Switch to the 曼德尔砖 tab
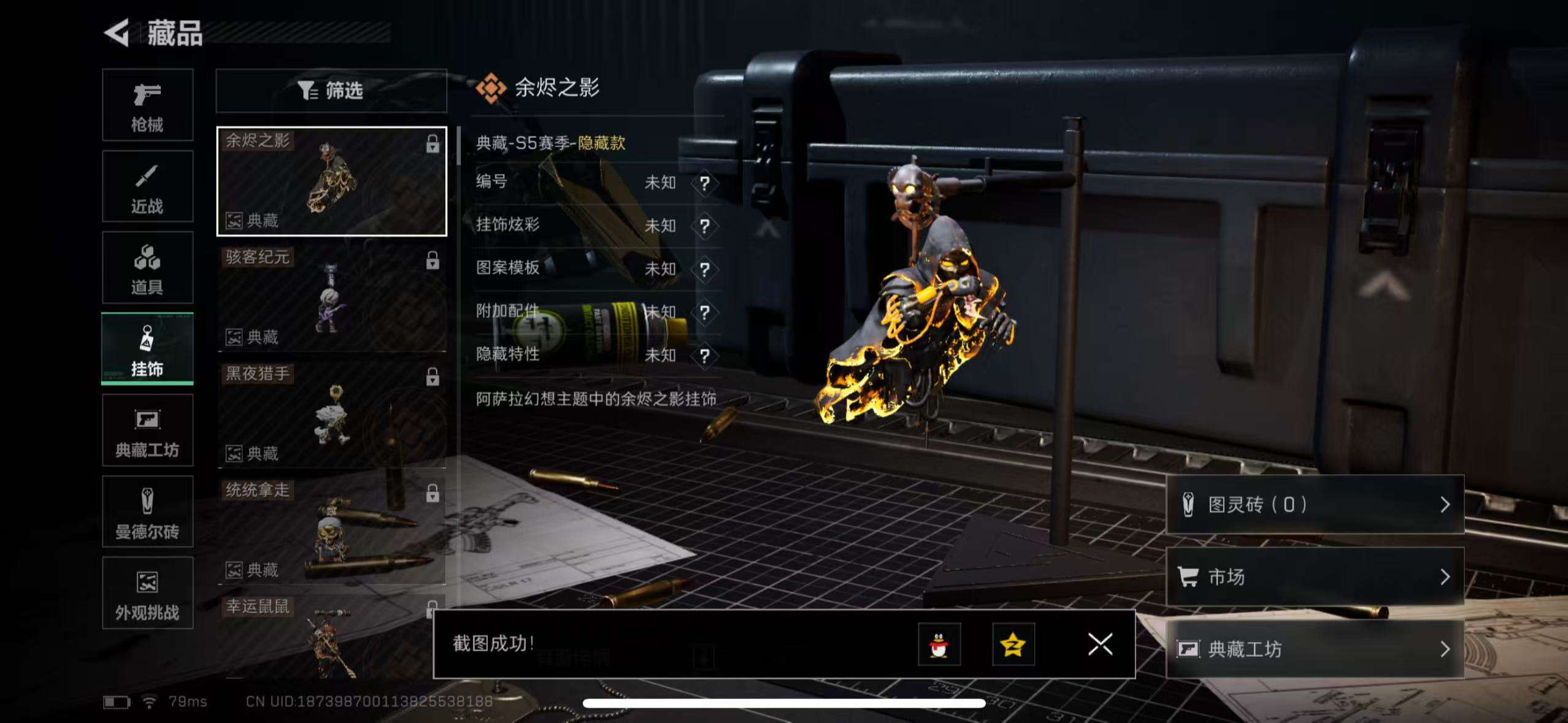Image resolution: width=1568 pixels, height=723 pixels. click(147, 512)
